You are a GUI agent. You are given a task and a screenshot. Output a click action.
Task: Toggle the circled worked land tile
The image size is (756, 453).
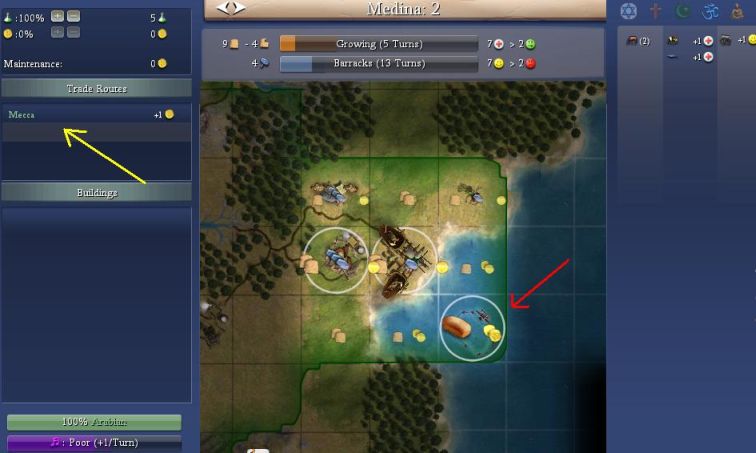(336, 262)
